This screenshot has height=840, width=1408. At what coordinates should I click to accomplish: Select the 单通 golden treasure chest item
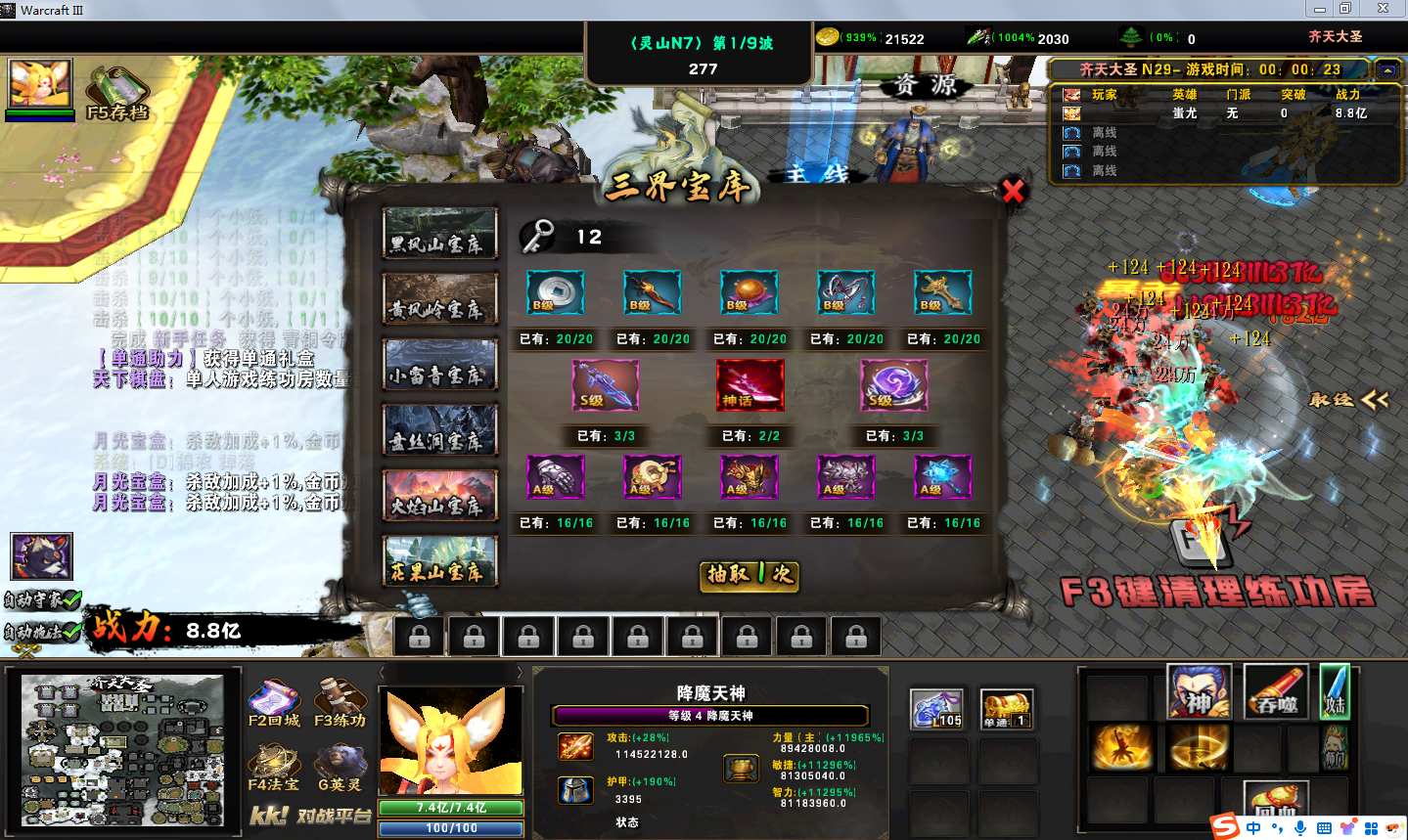coord(1007,708)
